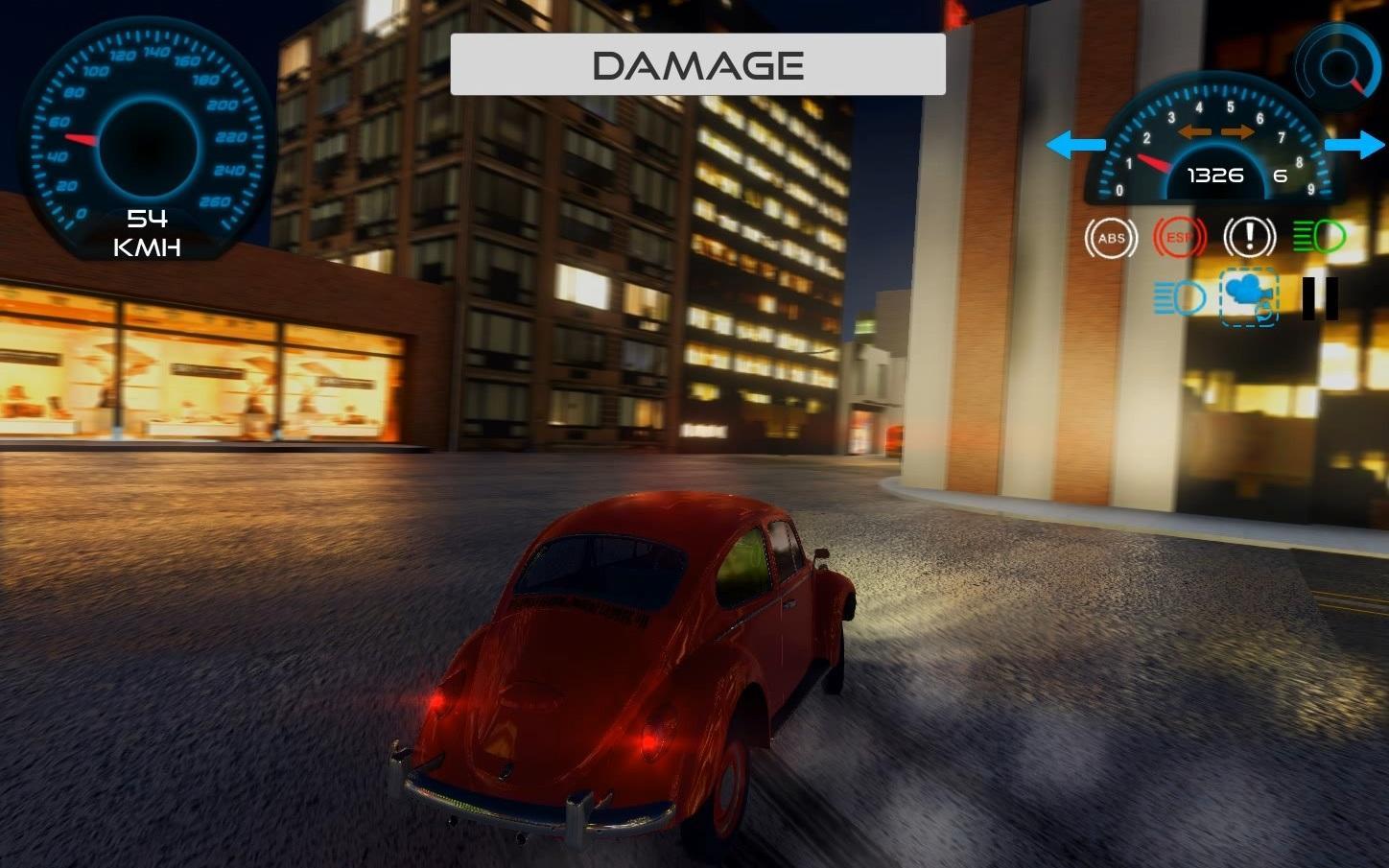
Task: Toggle the ABS warning indicator
Action: [x=1110, y=237]
